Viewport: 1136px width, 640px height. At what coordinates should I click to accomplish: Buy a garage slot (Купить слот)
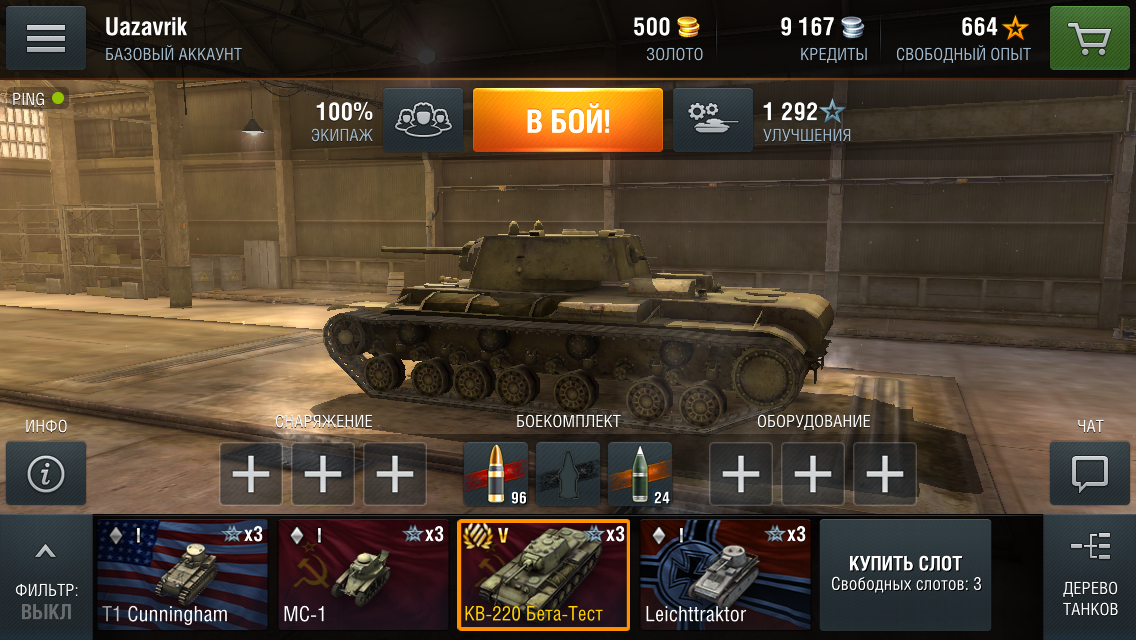pyautogui.click(x=905, y=574)
